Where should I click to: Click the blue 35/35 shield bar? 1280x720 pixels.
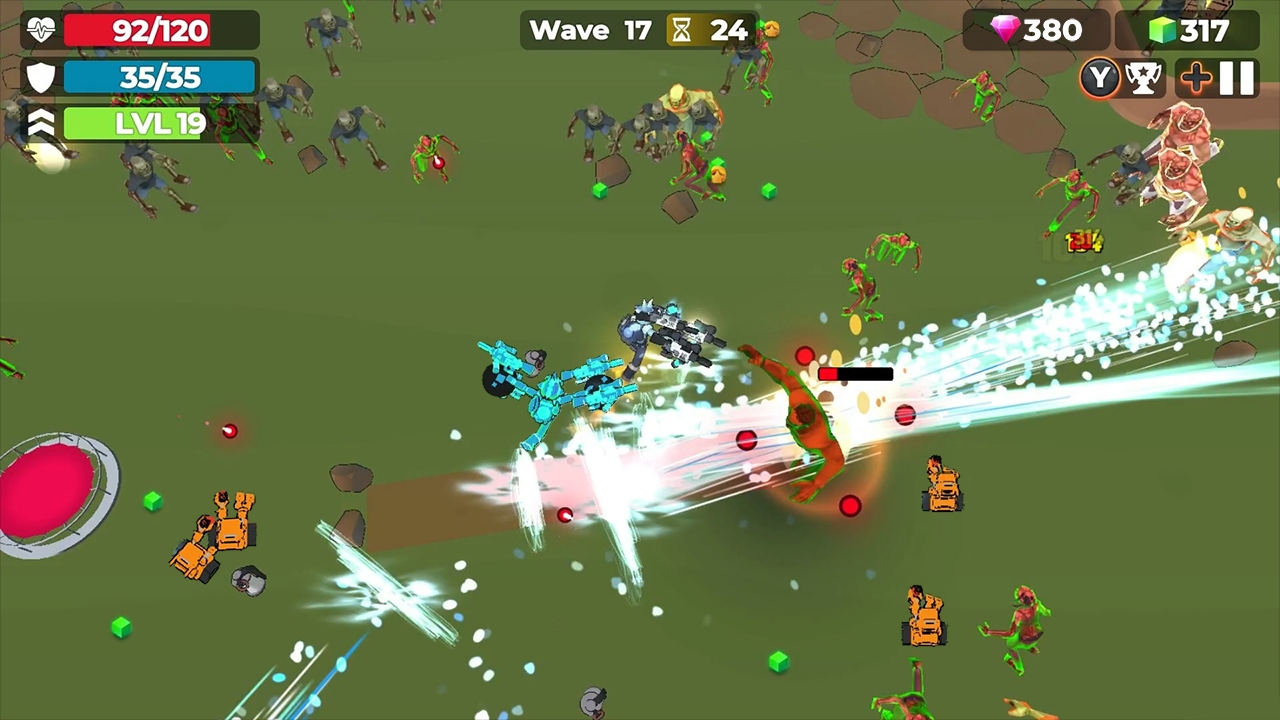click(x=160, y=77)
